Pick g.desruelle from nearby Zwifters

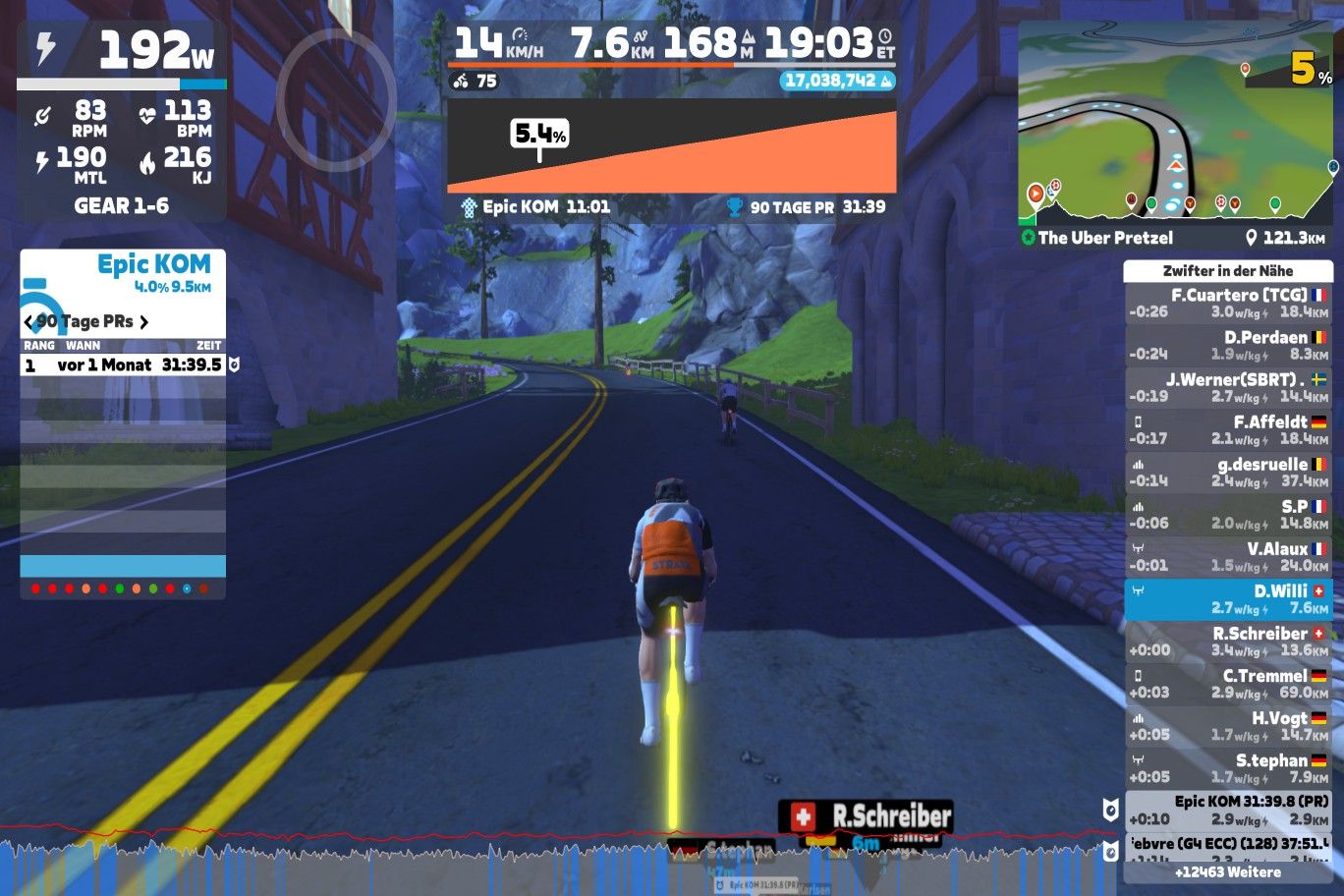1228,472
